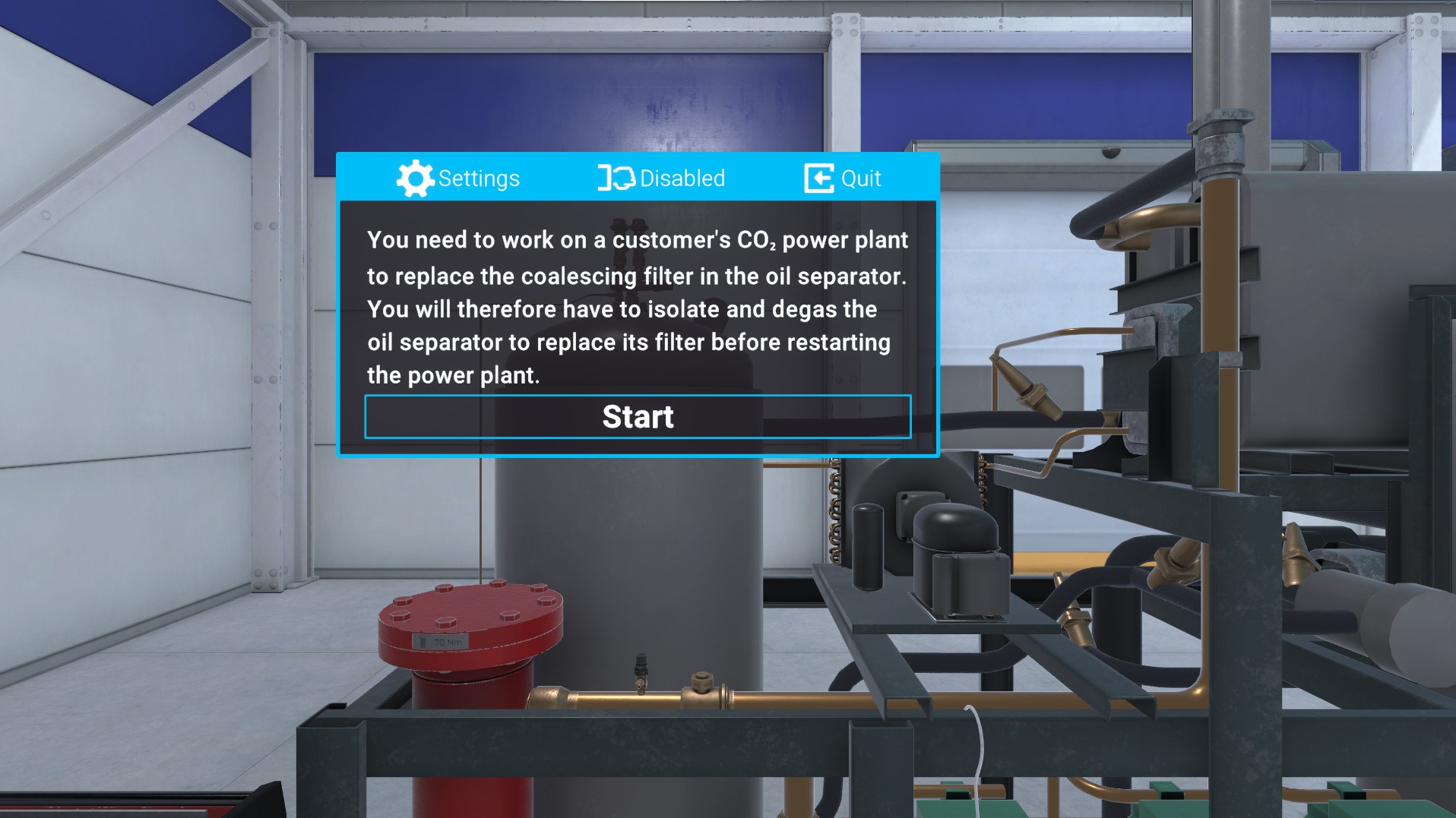Quit the training simulation

(x=843, y=178)
